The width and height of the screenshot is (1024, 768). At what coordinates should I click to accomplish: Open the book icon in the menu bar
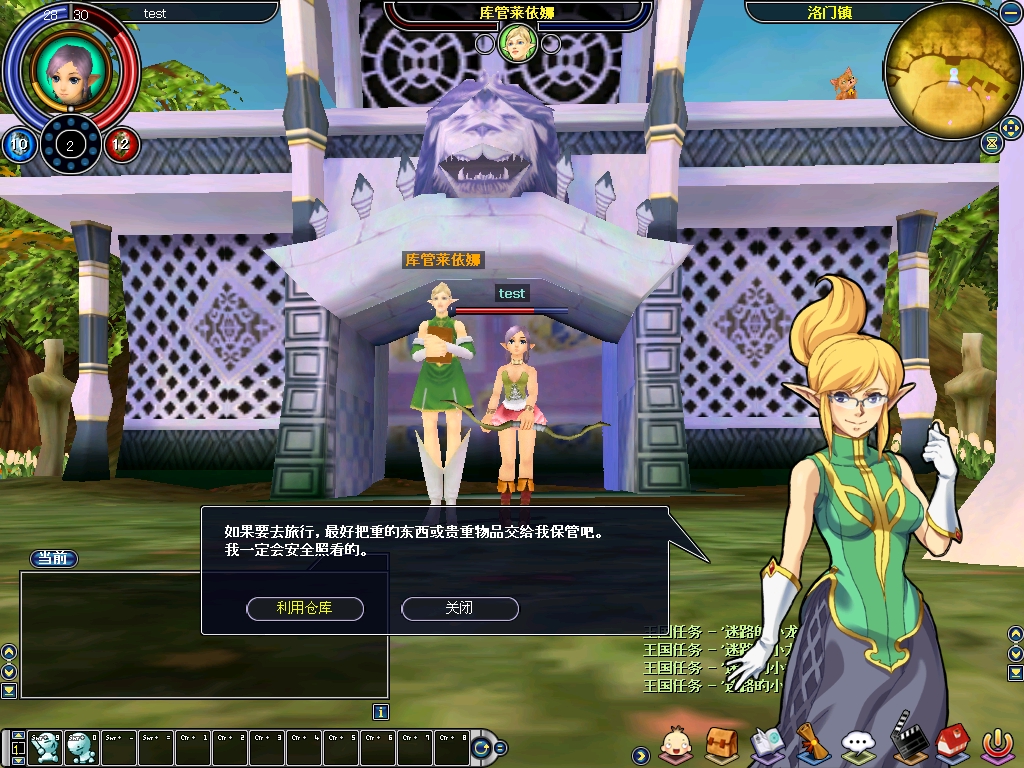coord(768,744)
